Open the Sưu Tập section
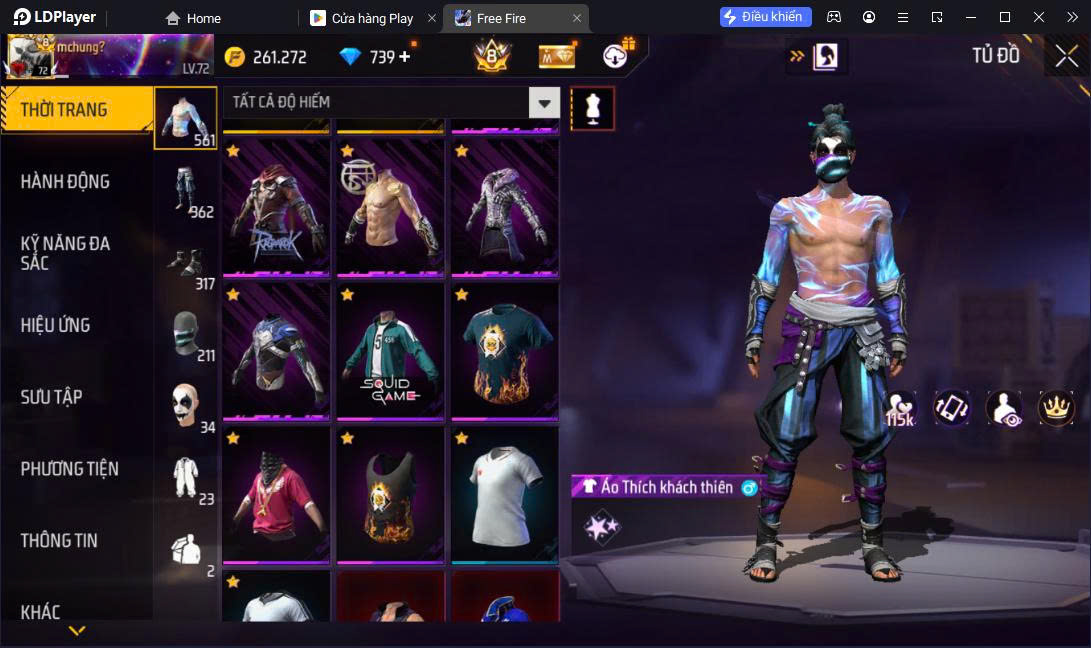Screen dimensions: 1091x648 coord(51,397)
